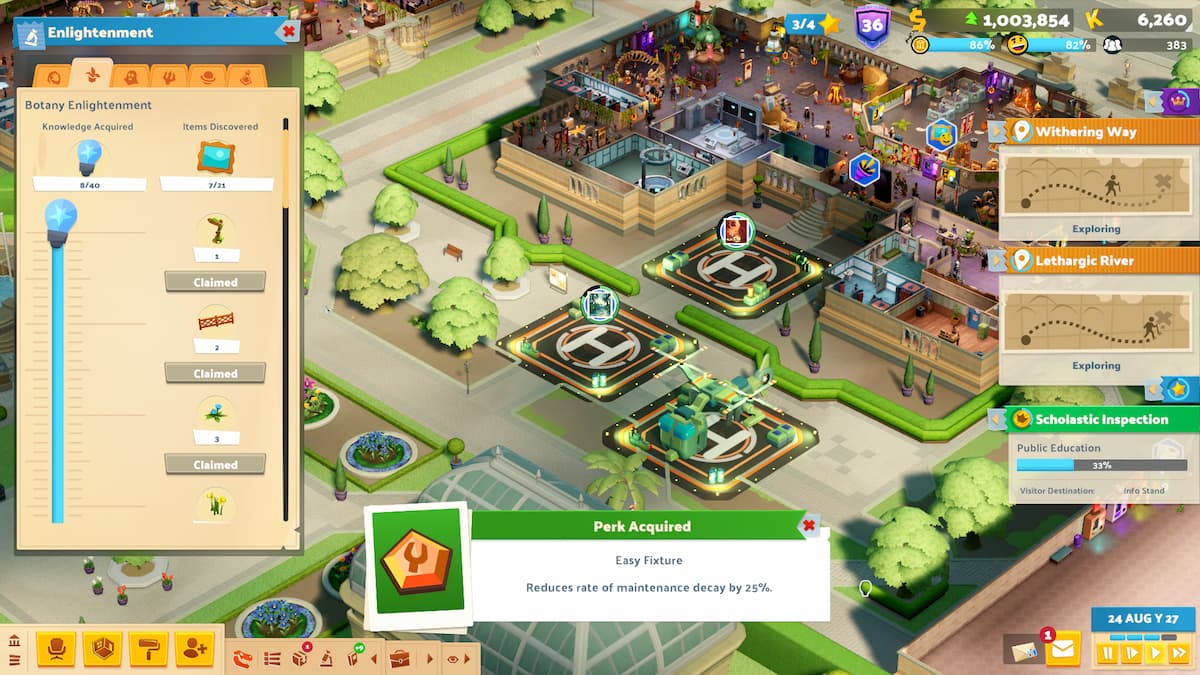
Task: Open the items menu with chair icon
Action: click(56, 650)
